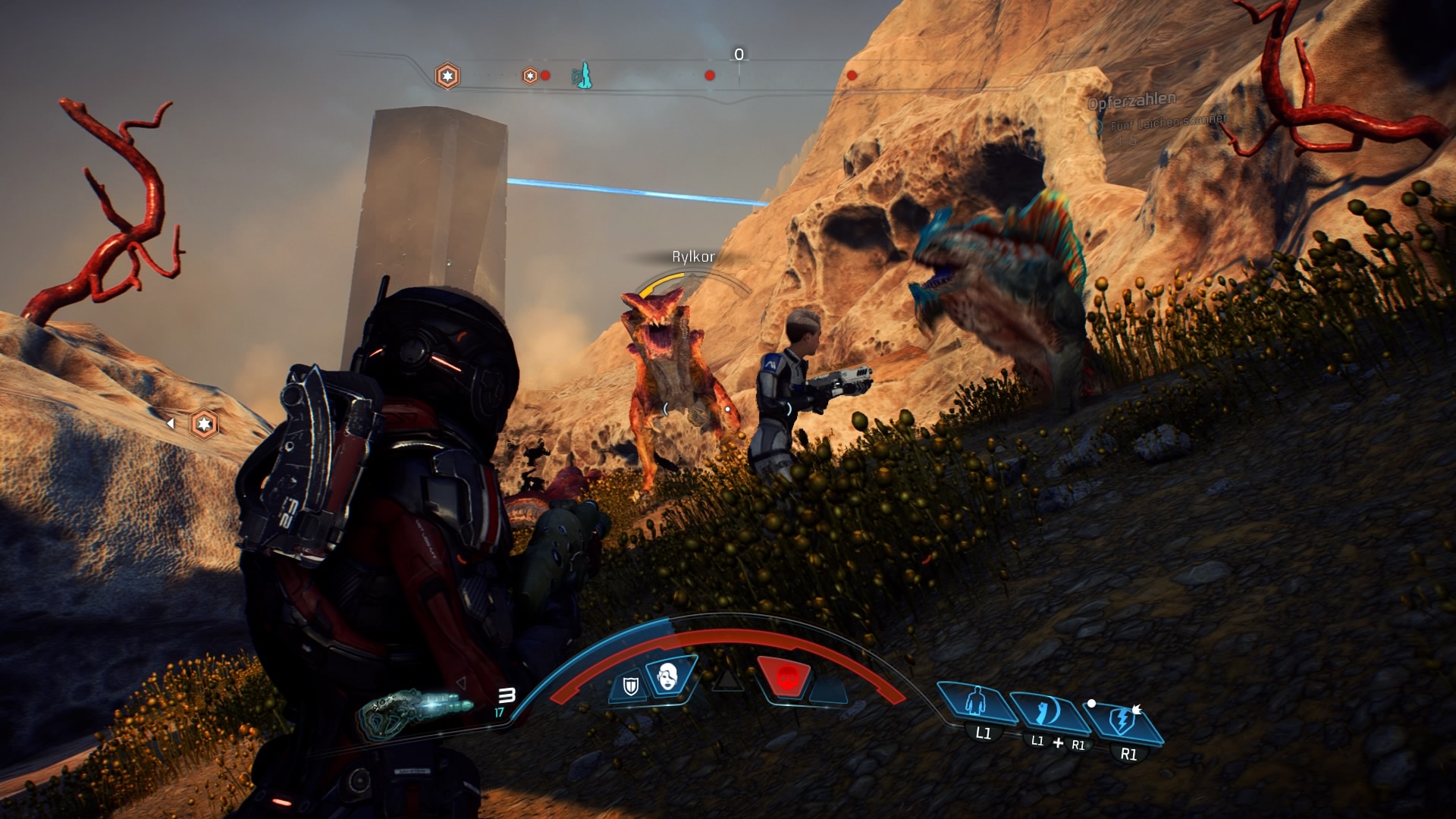Click the white shield icon

click(x=630, y=686)
